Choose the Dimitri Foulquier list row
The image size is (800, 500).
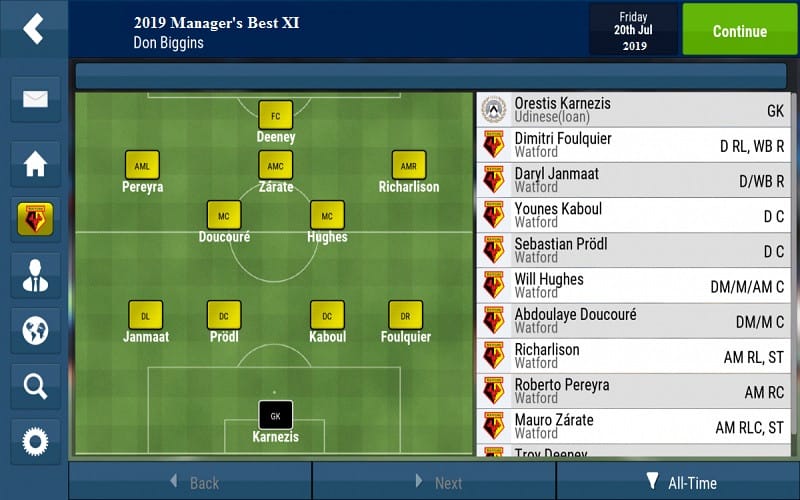pos(636,145)
